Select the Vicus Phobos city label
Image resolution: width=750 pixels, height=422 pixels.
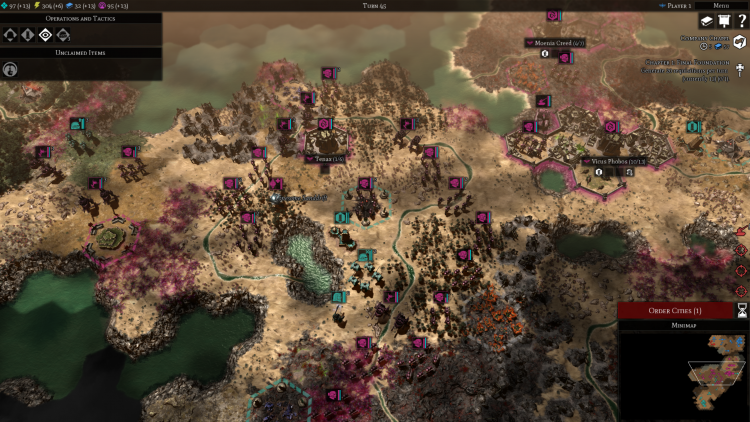click(x=613, y=160)
